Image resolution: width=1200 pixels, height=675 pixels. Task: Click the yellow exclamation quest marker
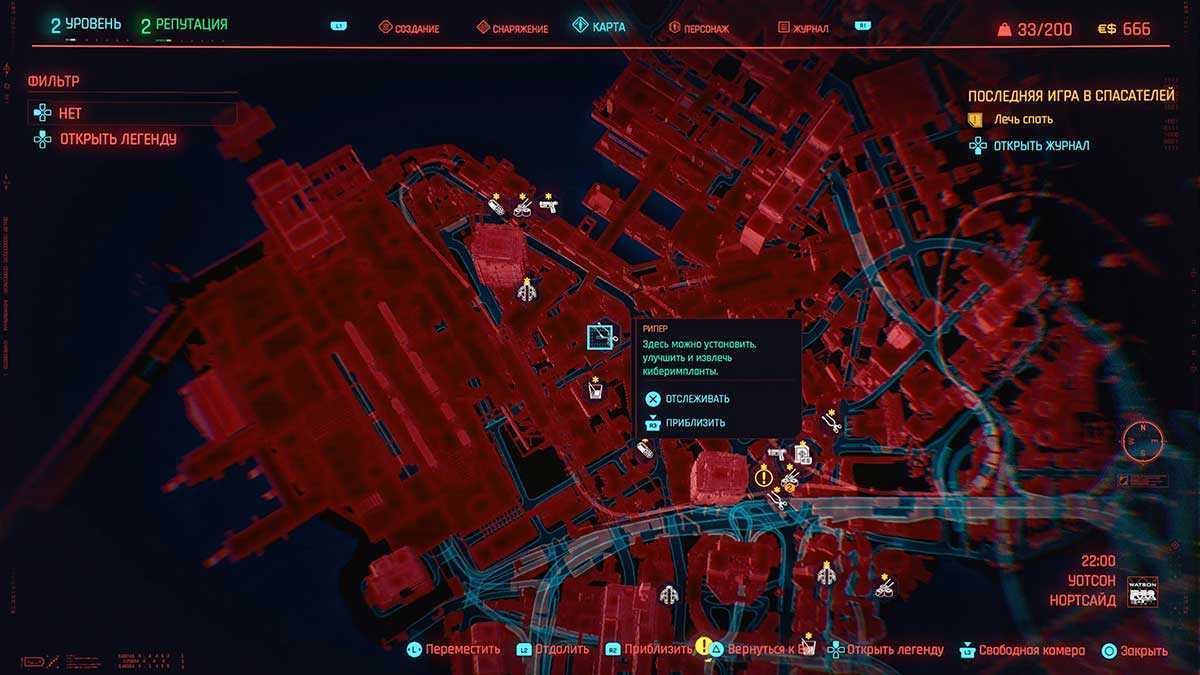(763, 477)
